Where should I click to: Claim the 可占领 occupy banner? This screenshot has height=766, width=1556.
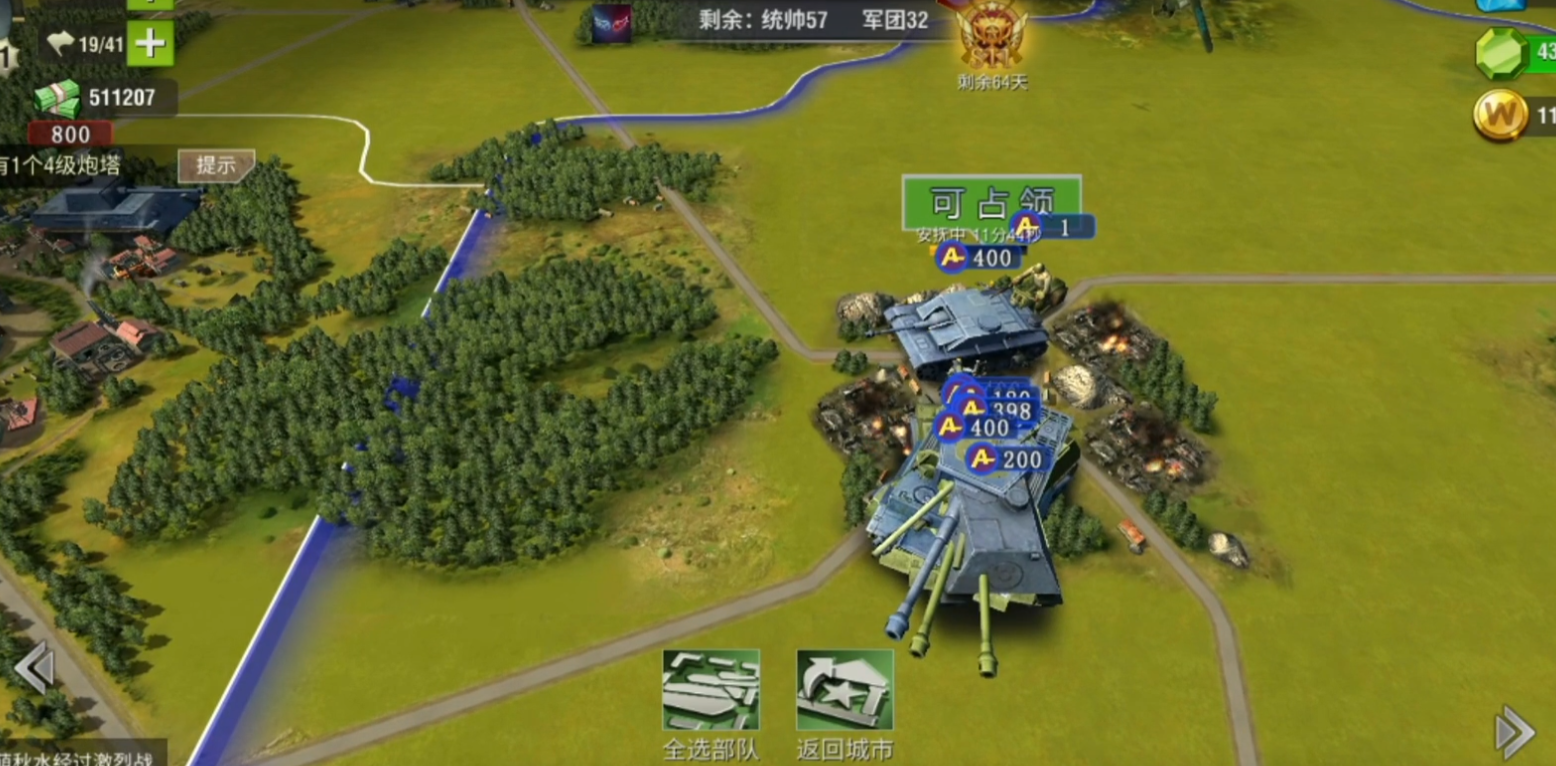[990, 201]
